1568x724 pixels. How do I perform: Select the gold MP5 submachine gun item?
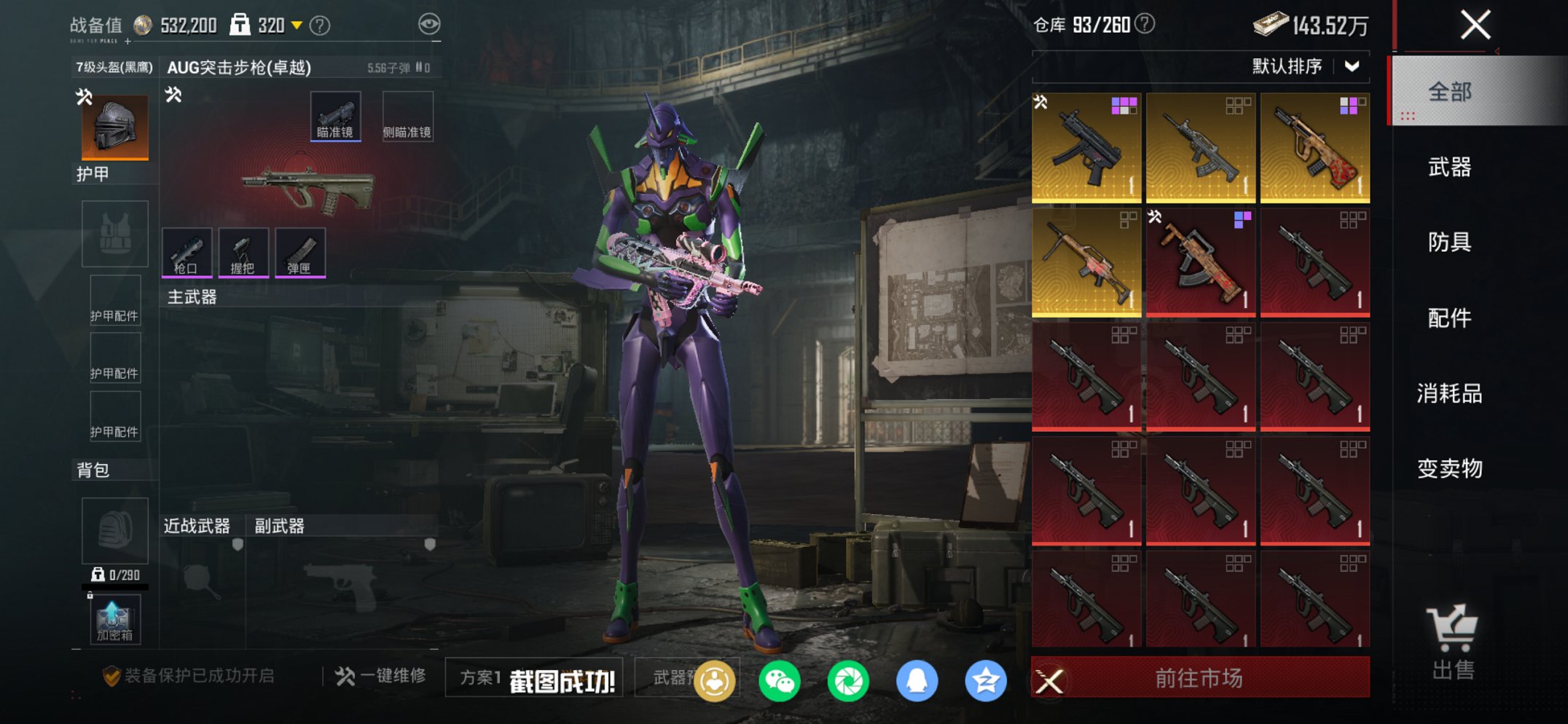point(1086,148)
